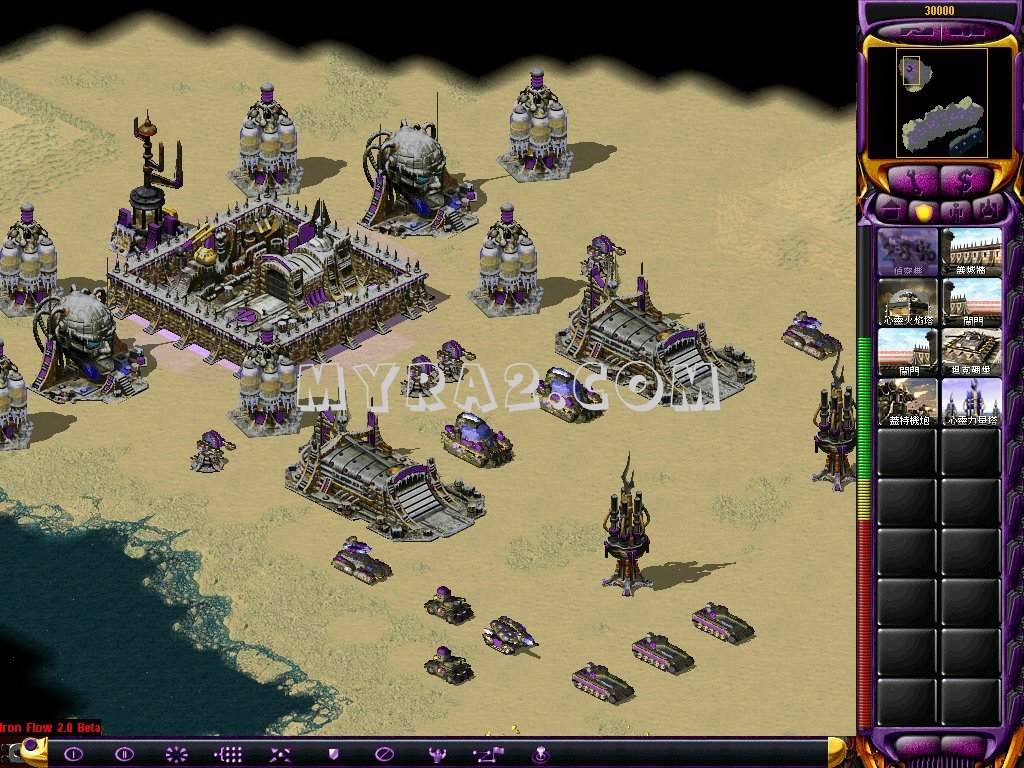Viewport: 1024px width, 768px height.
Task: Switch to the infantry build tab
Action: [955, 210]
